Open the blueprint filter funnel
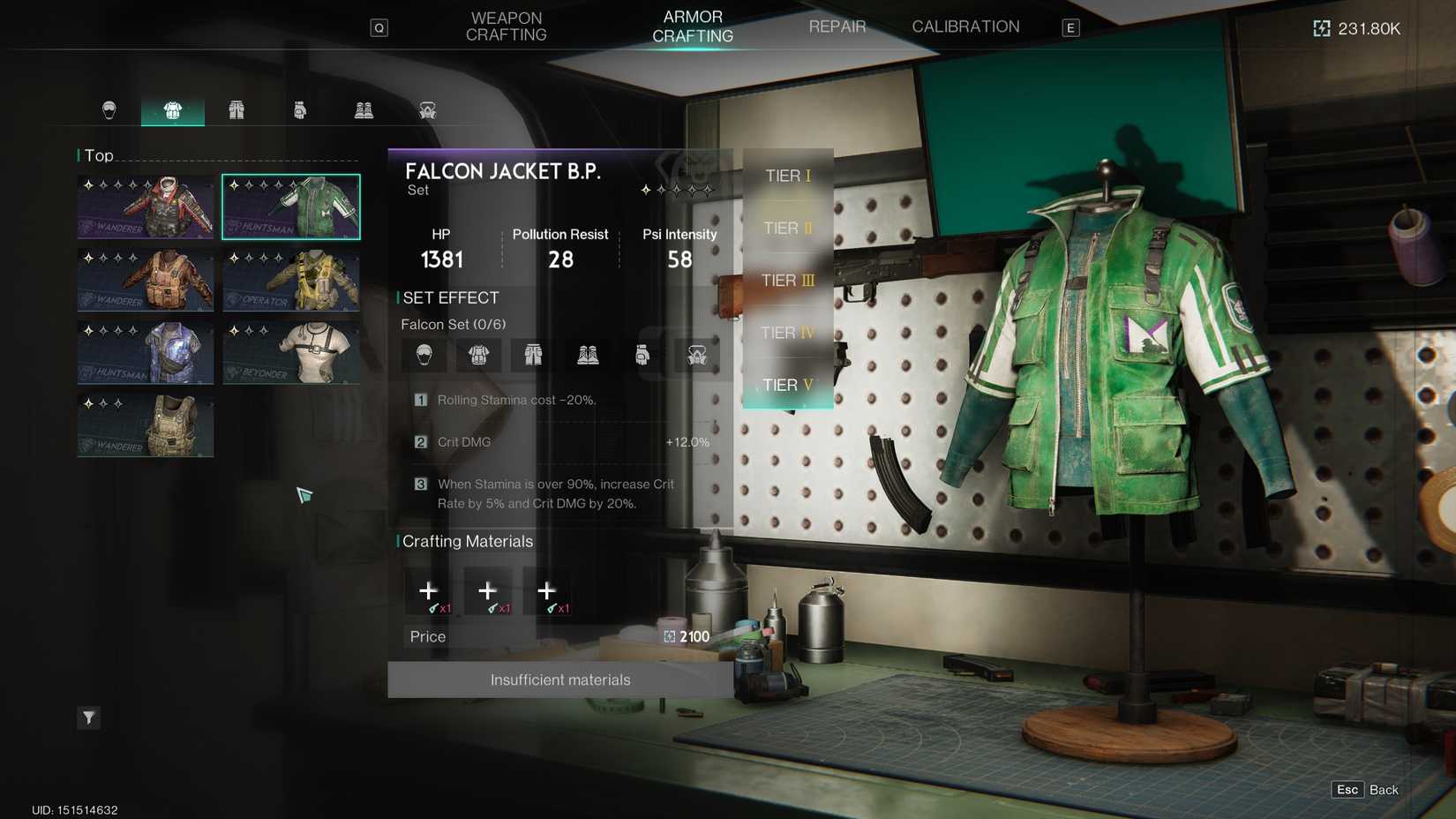 pos(89,718)
